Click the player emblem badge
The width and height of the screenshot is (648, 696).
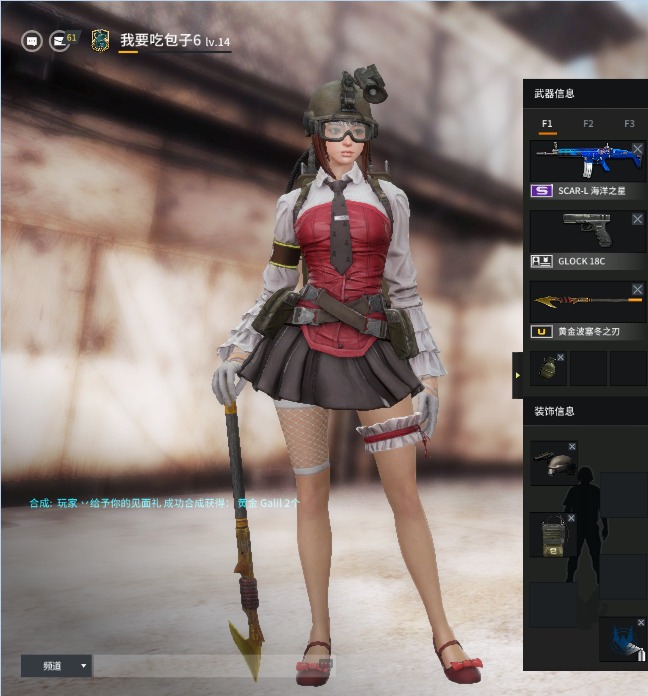point(100,40)
